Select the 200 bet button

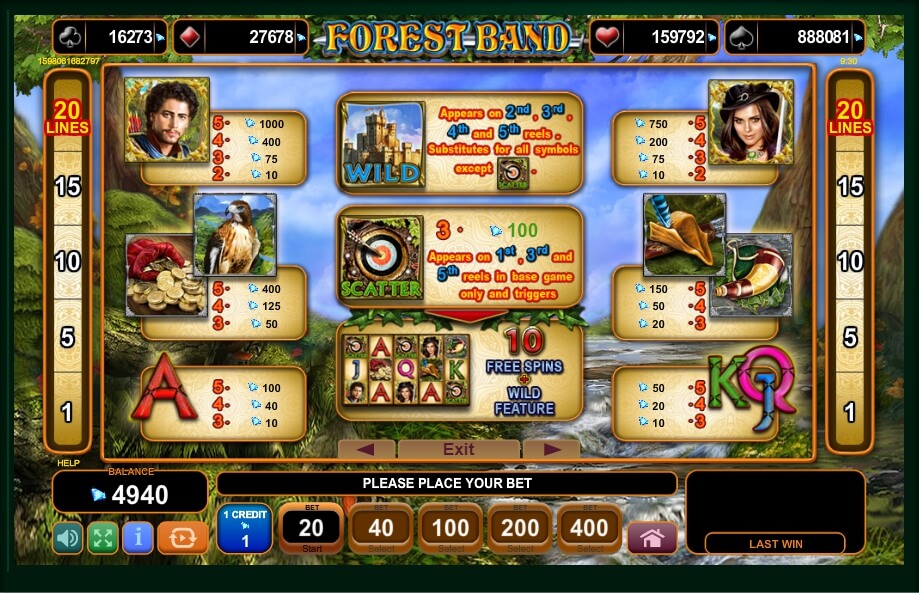[x=520, y=528]
